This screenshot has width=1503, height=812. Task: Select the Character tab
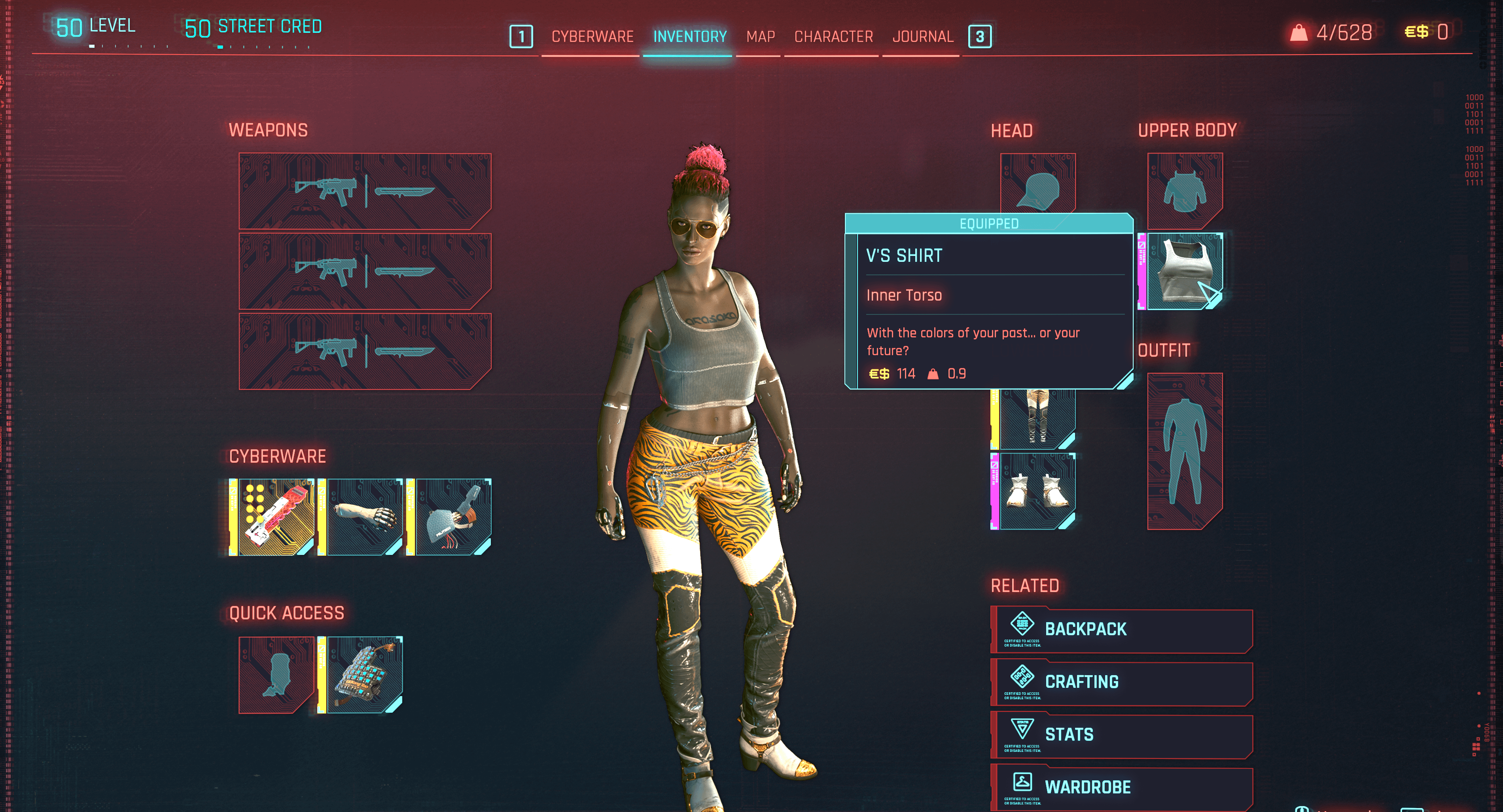coord(833,37)
